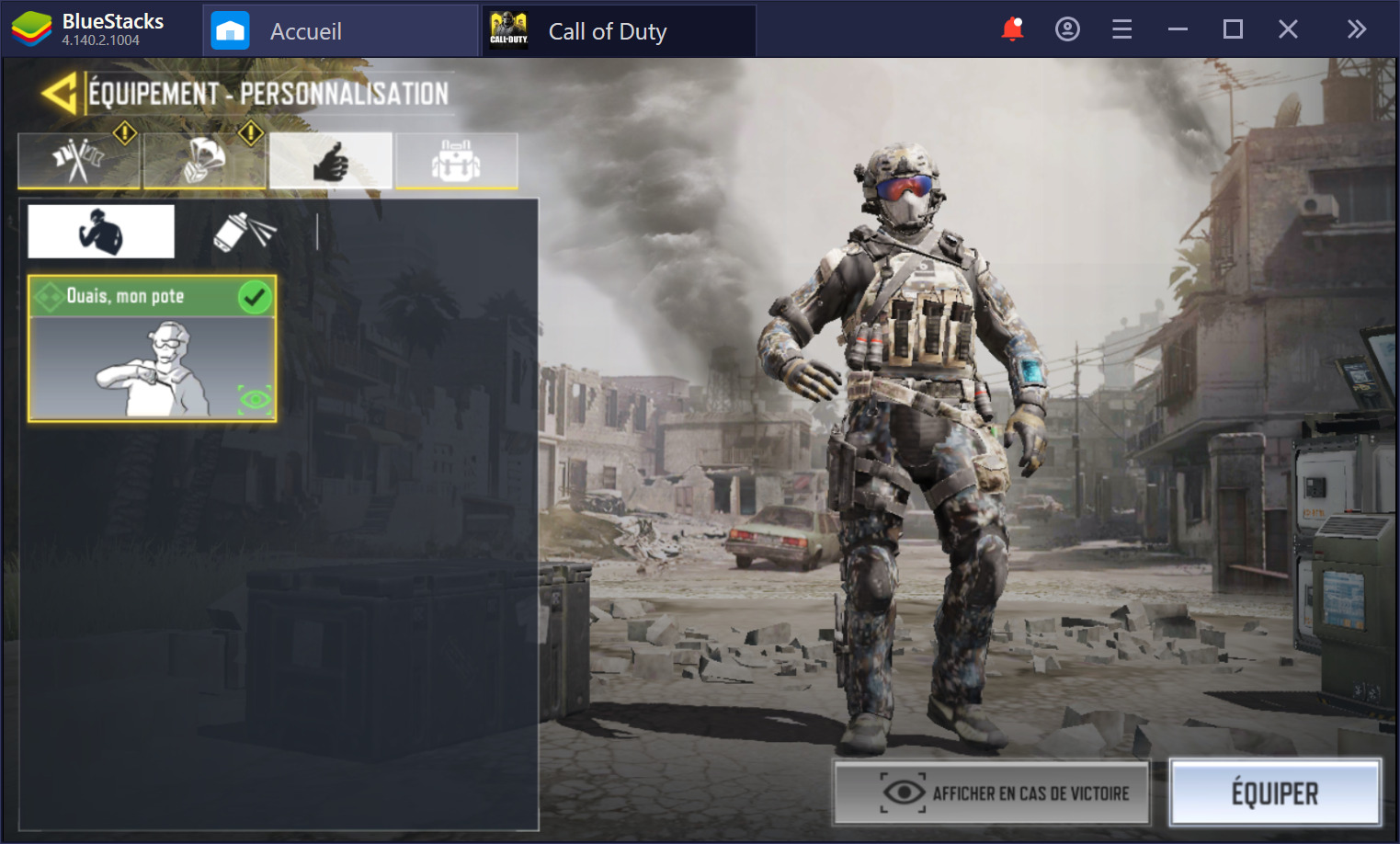
Task: Select the "Ouais, mon pote" emote card
Action: 152,349
